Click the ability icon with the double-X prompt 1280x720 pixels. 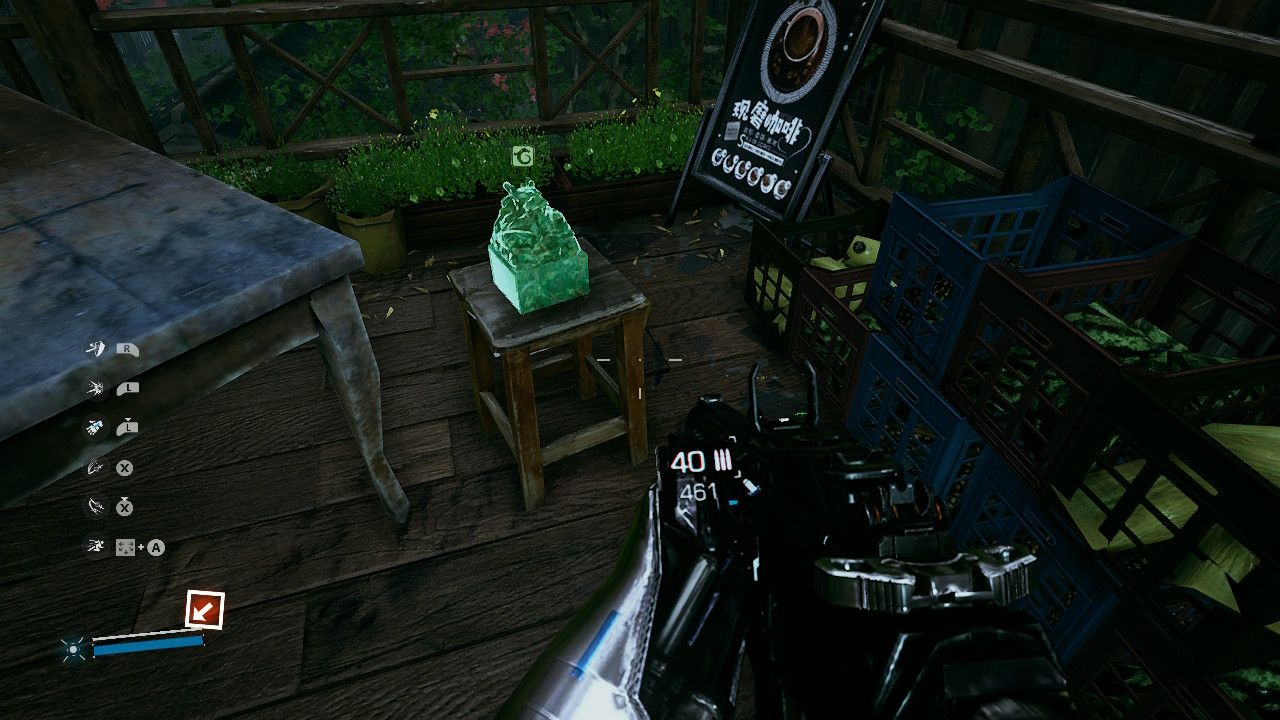[95, 506]
